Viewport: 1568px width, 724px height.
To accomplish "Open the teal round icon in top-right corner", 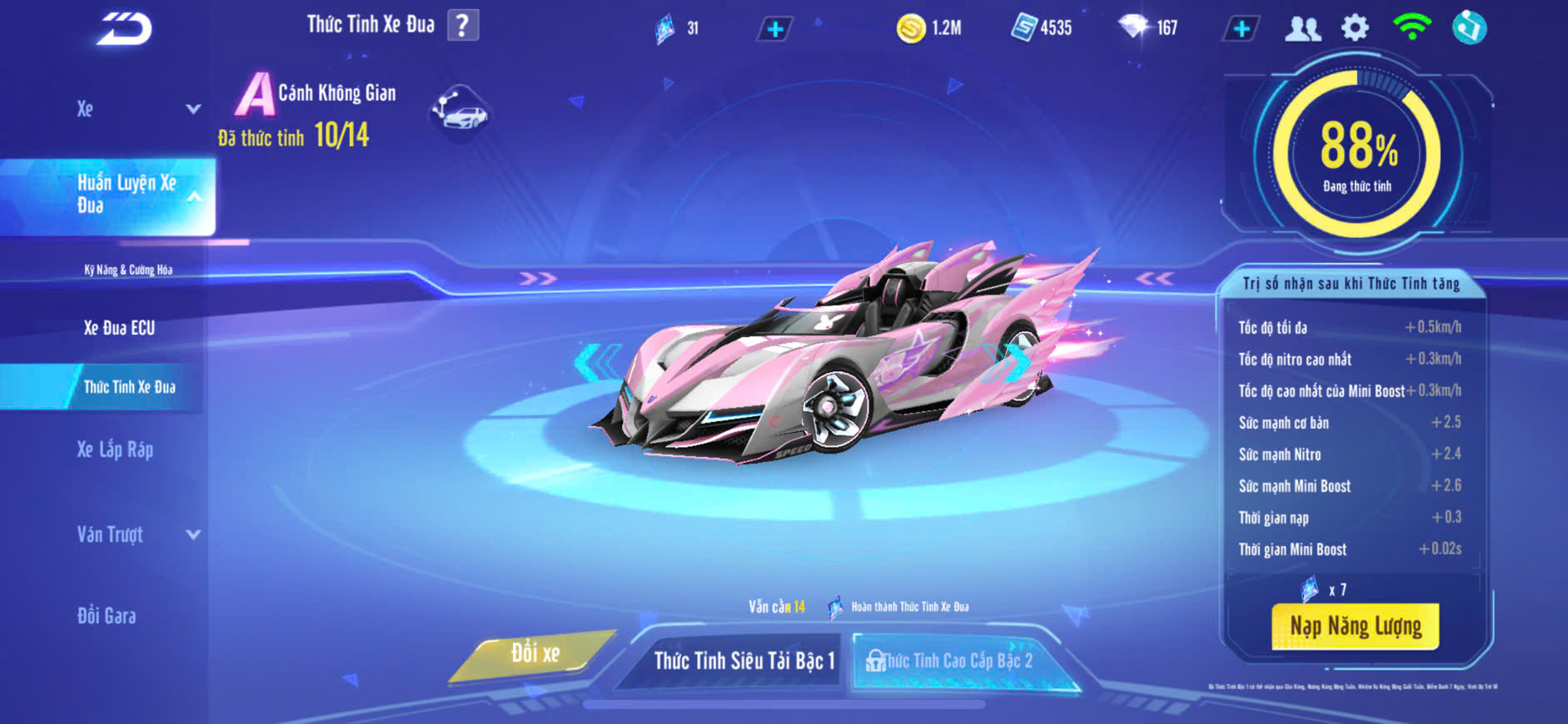I will coord(1470,28).
